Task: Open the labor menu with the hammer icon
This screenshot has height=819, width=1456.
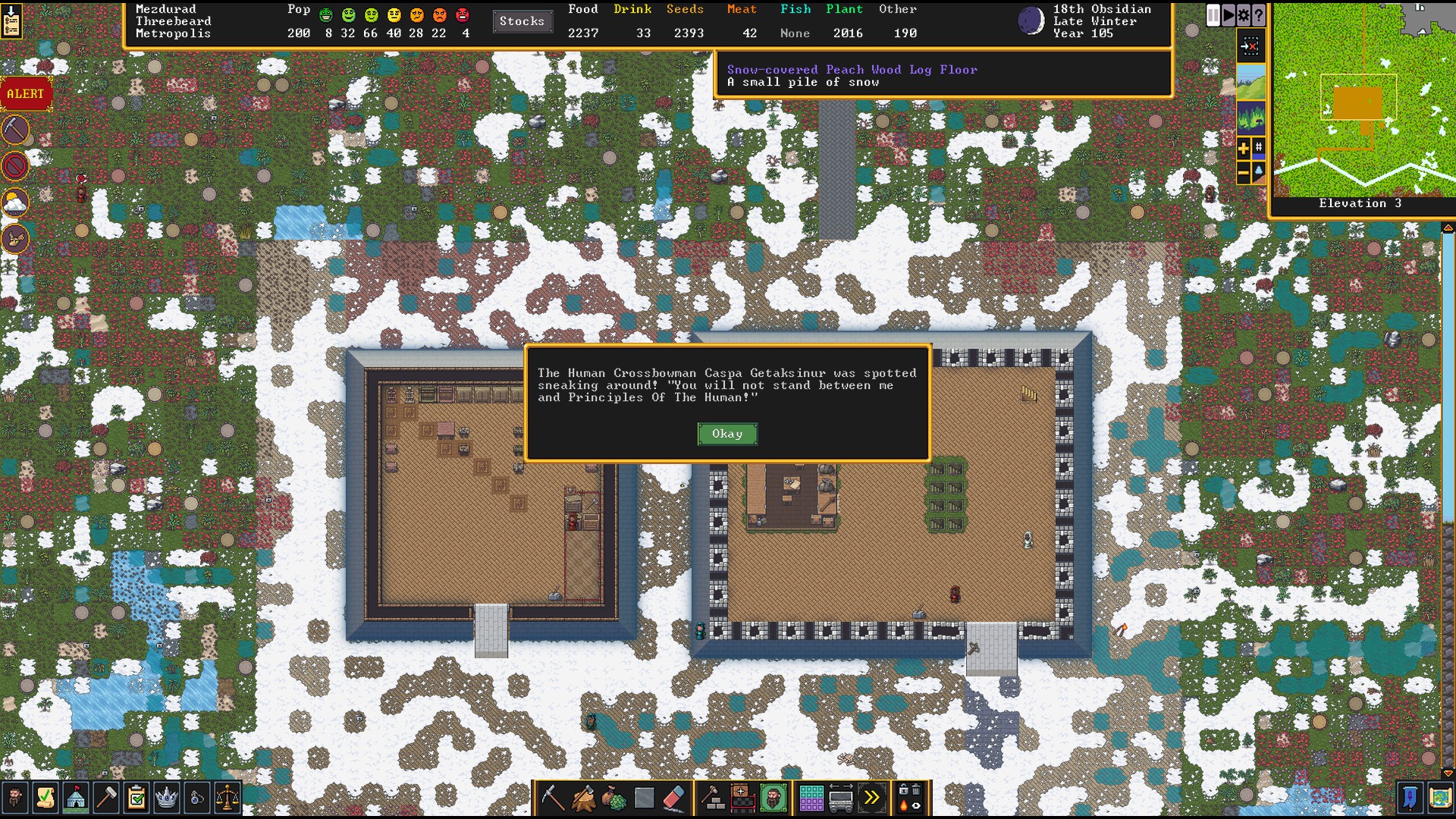Action: [x=106, y=798]
